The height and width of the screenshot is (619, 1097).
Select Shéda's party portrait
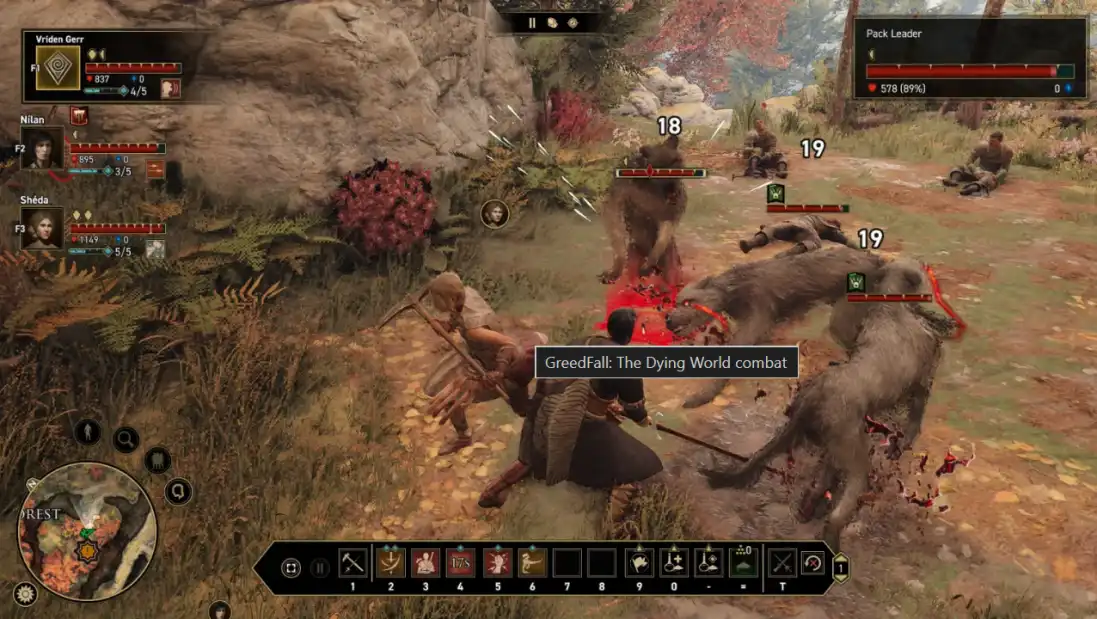point(42,228)
